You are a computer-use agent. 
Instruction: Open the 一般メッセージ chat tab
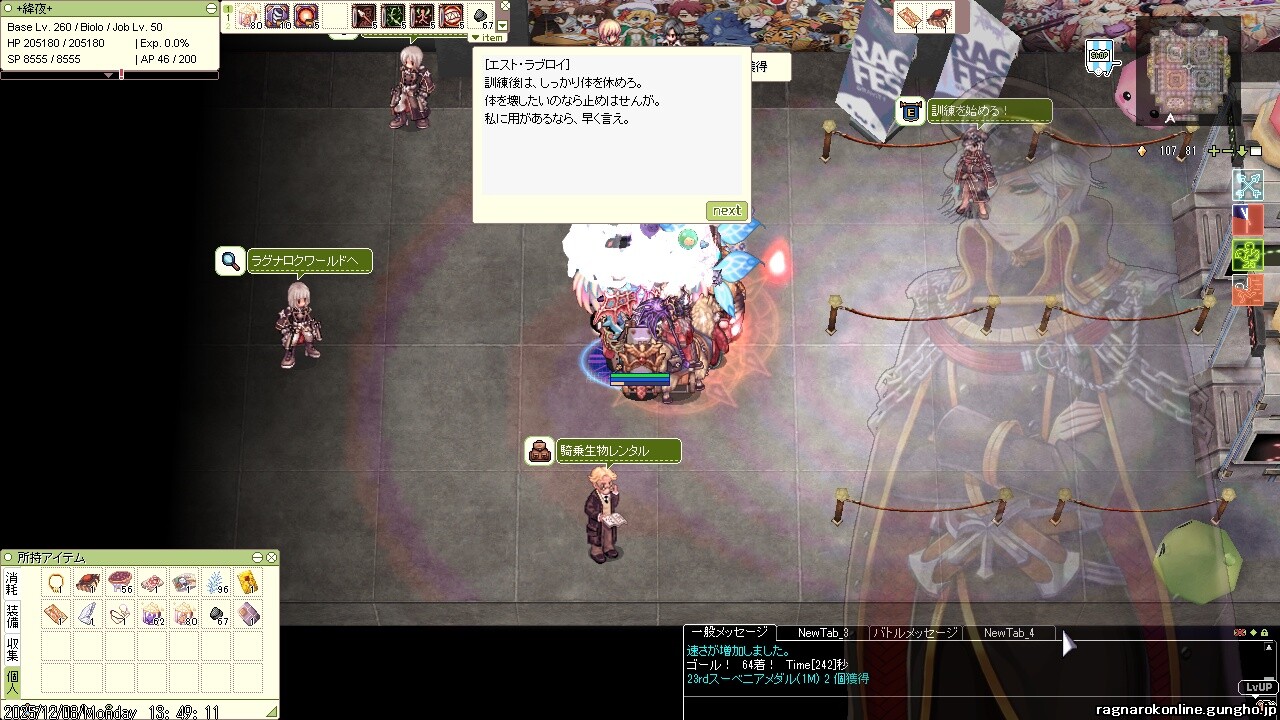[x=729, y=632]
